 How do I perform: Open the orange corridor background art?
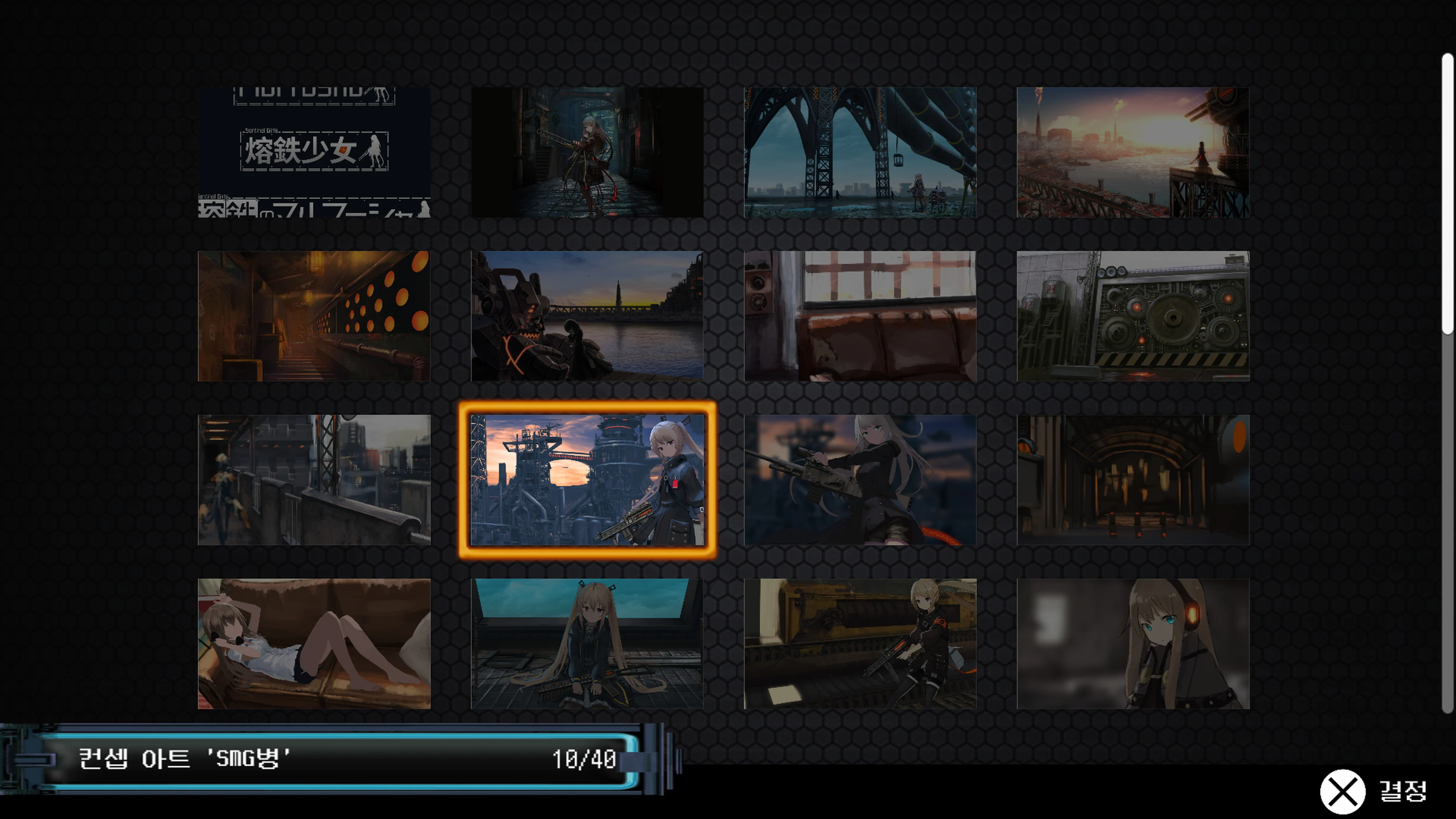315,316
